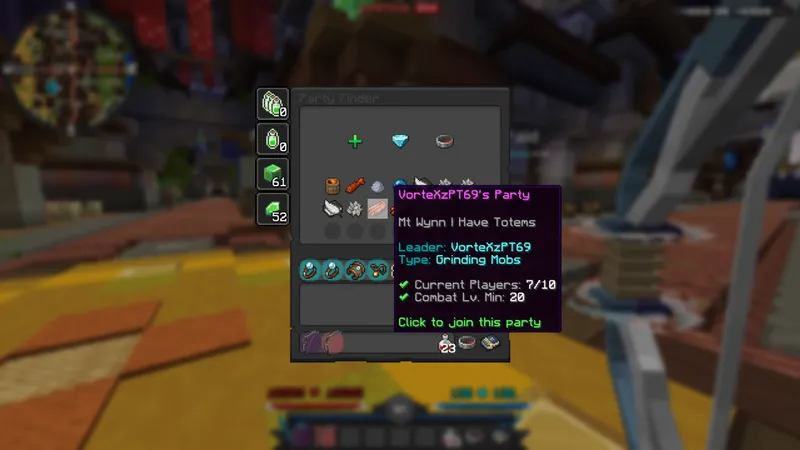800x450 pixels.
Task: Click the green emerald counter showing 52
Action: (x=273, y=208)
